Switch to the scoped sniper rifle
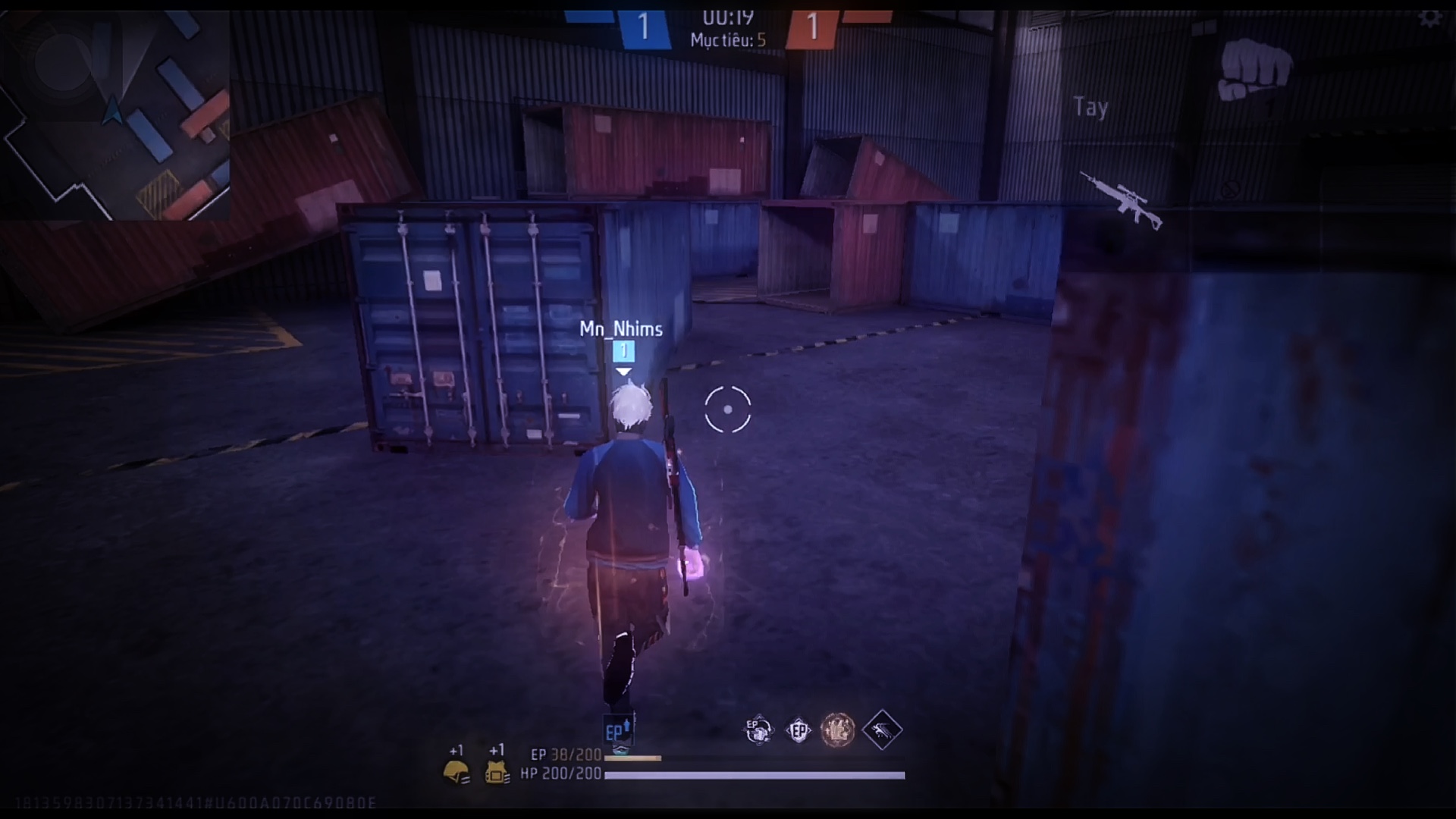 coord(1121,200)
